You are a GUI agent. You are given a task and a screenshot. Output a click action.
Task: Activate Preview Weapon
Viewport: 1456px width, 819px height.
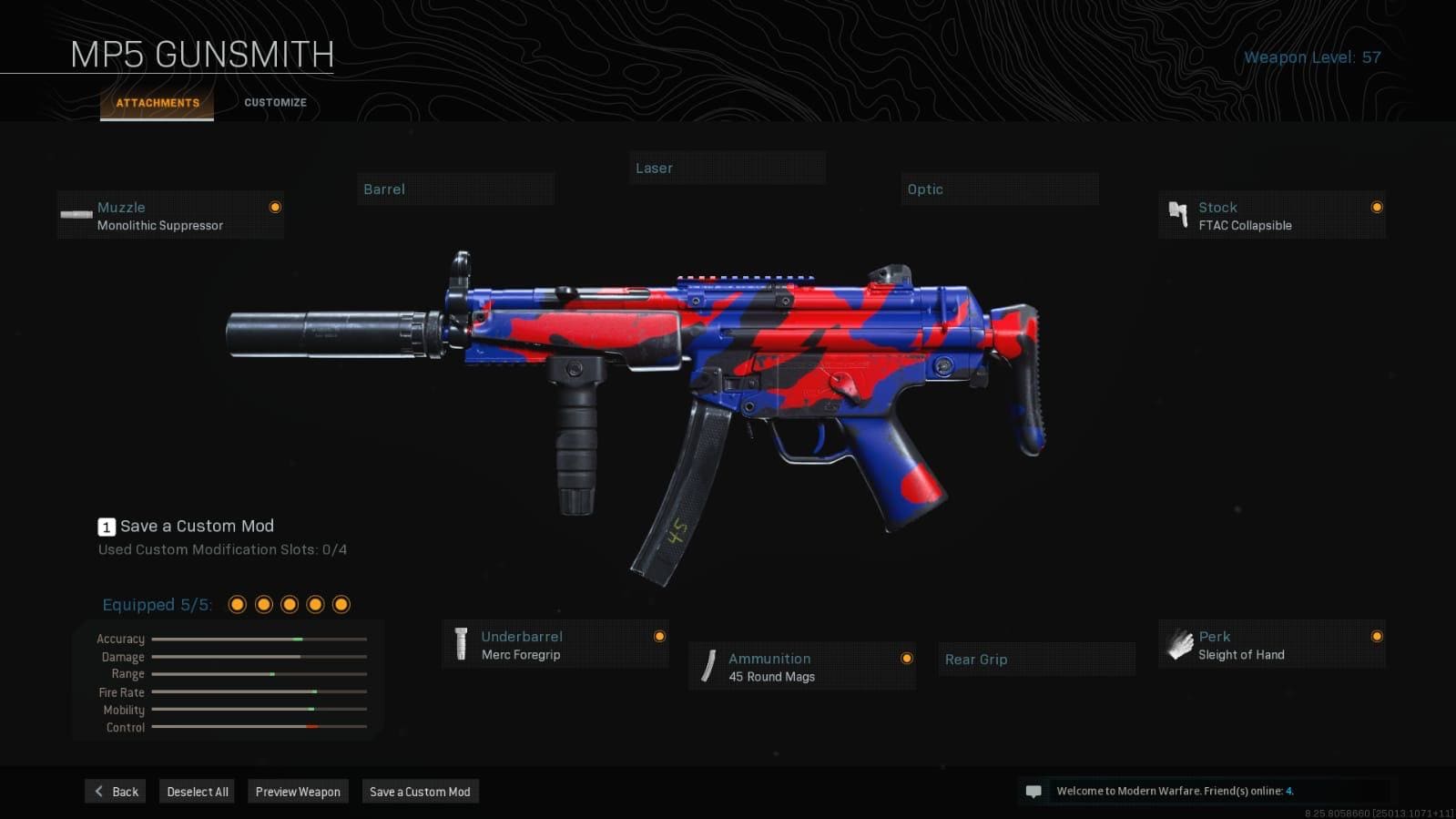298,792
